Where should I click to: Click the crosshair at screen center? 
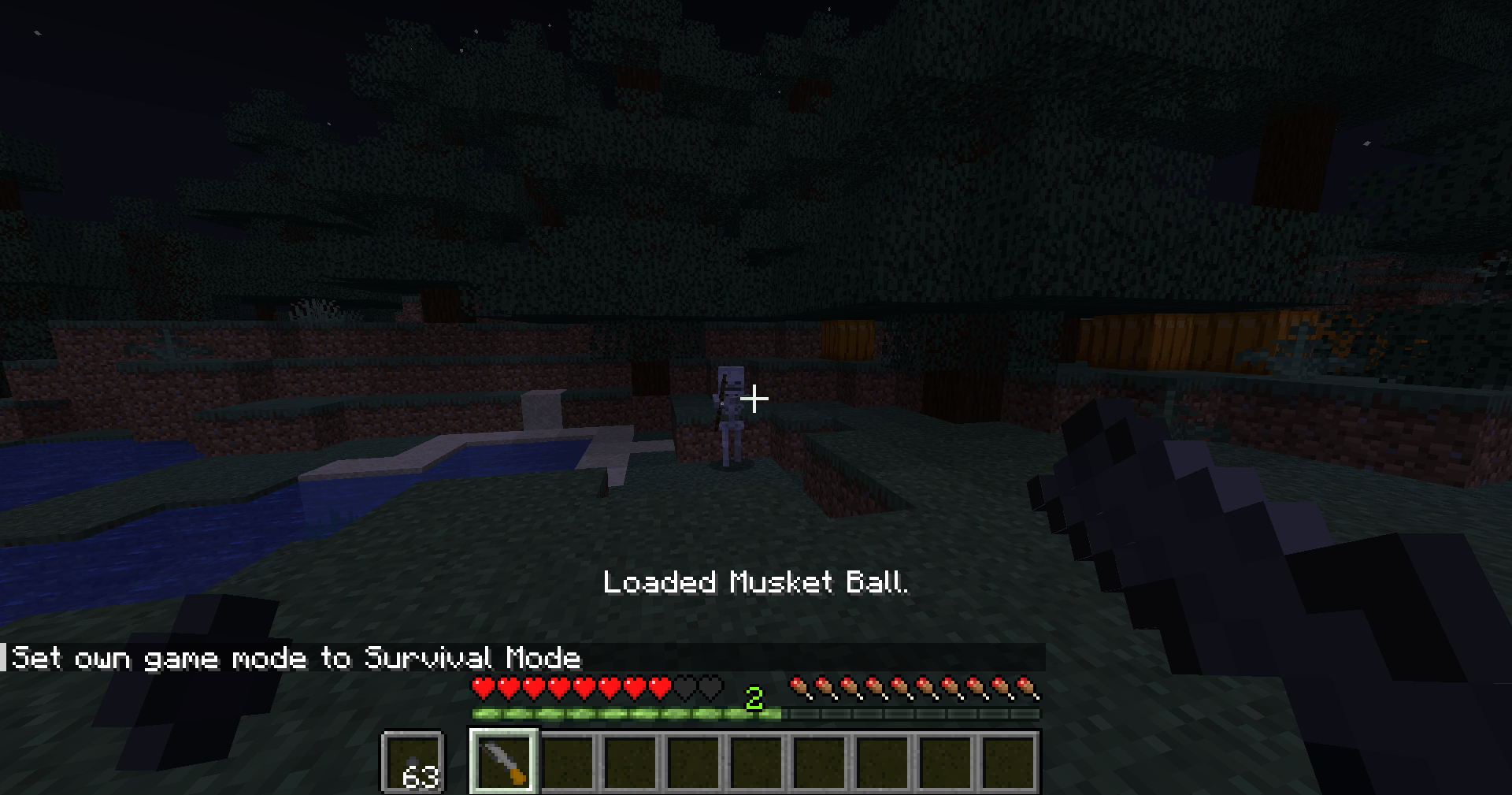pyautogui.click(x=756, y=399)
